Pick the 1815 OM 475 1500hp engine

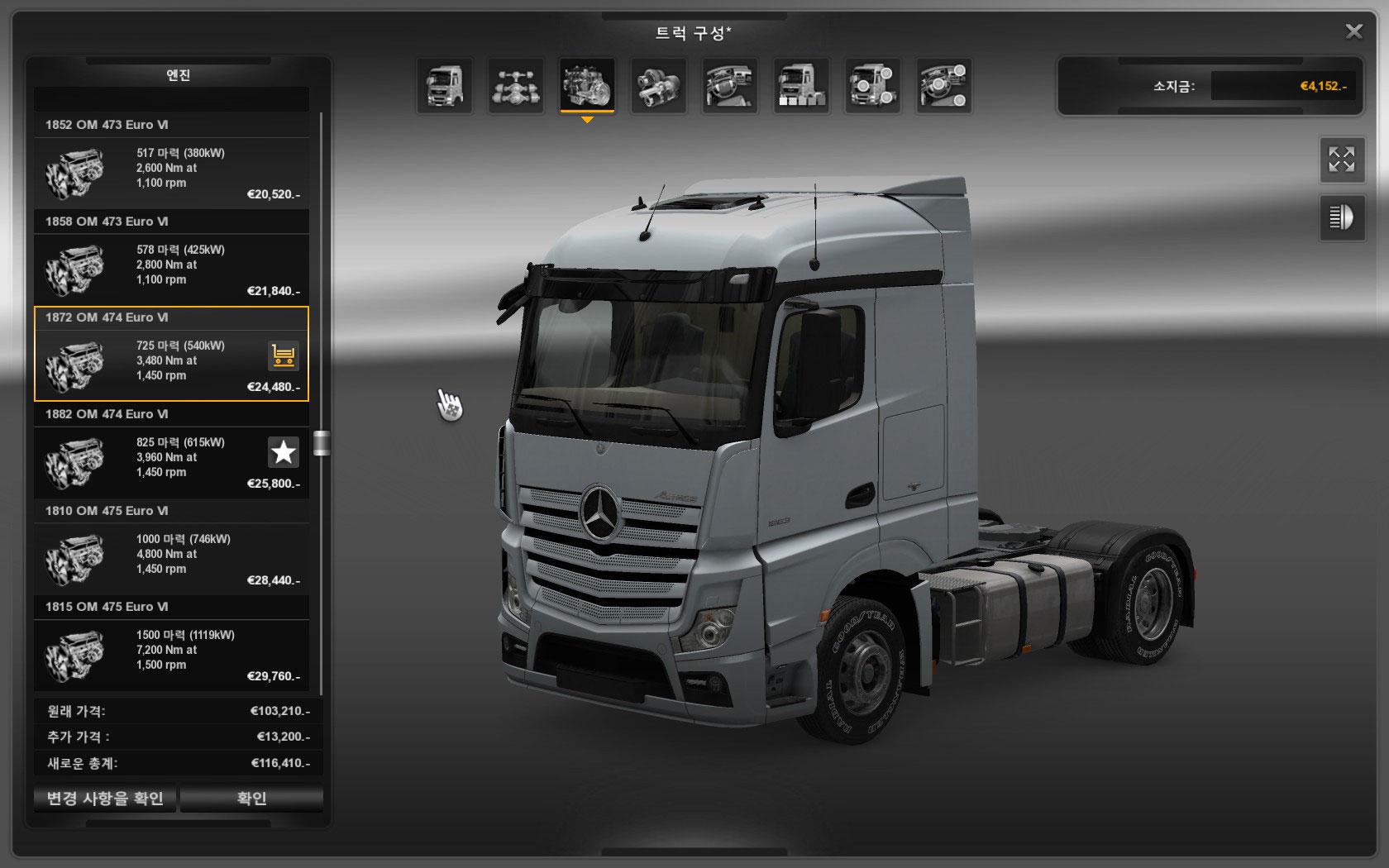point(171,655)
